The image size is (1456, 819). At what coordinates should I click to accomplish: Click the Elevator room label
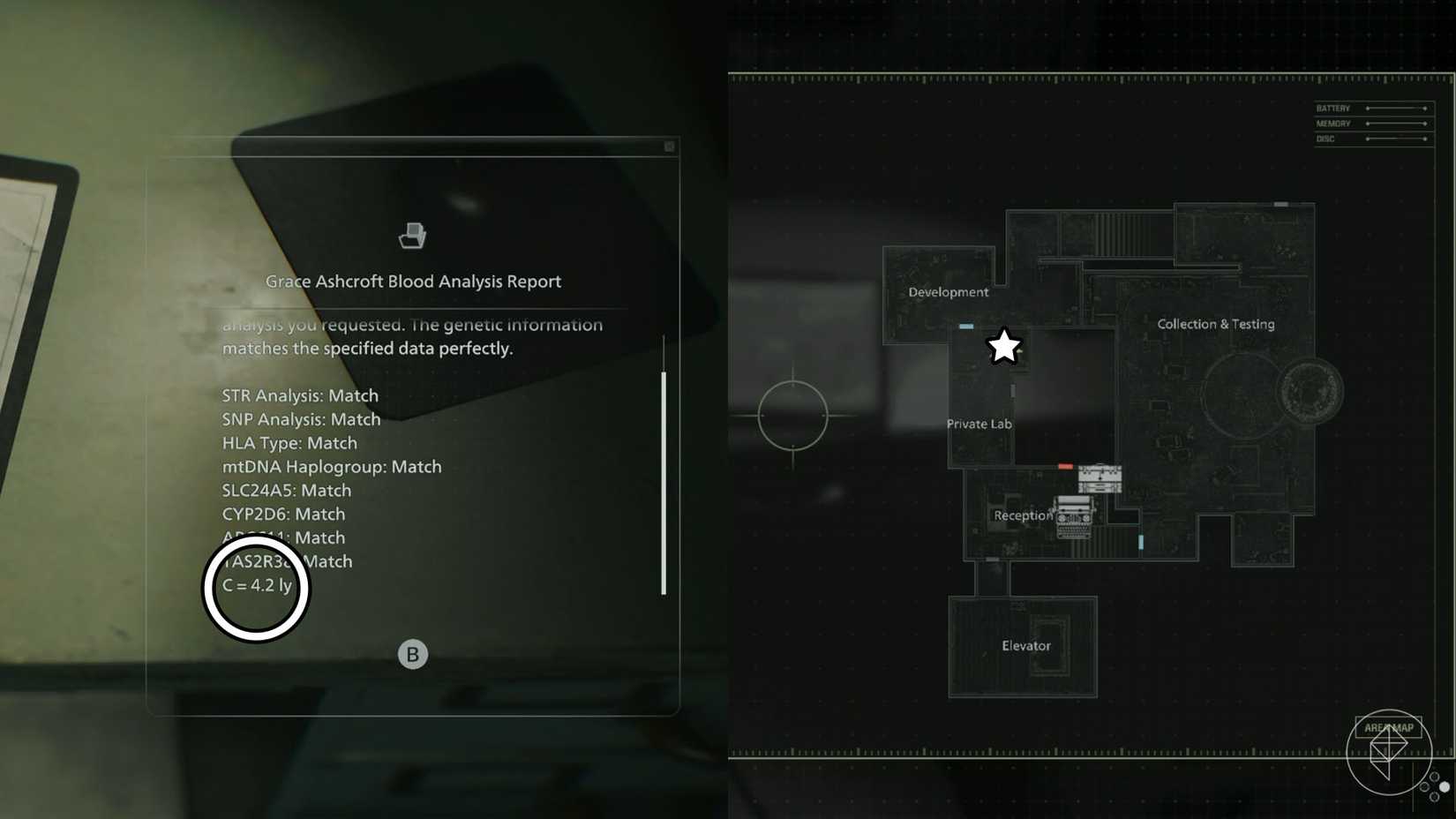1024,645
